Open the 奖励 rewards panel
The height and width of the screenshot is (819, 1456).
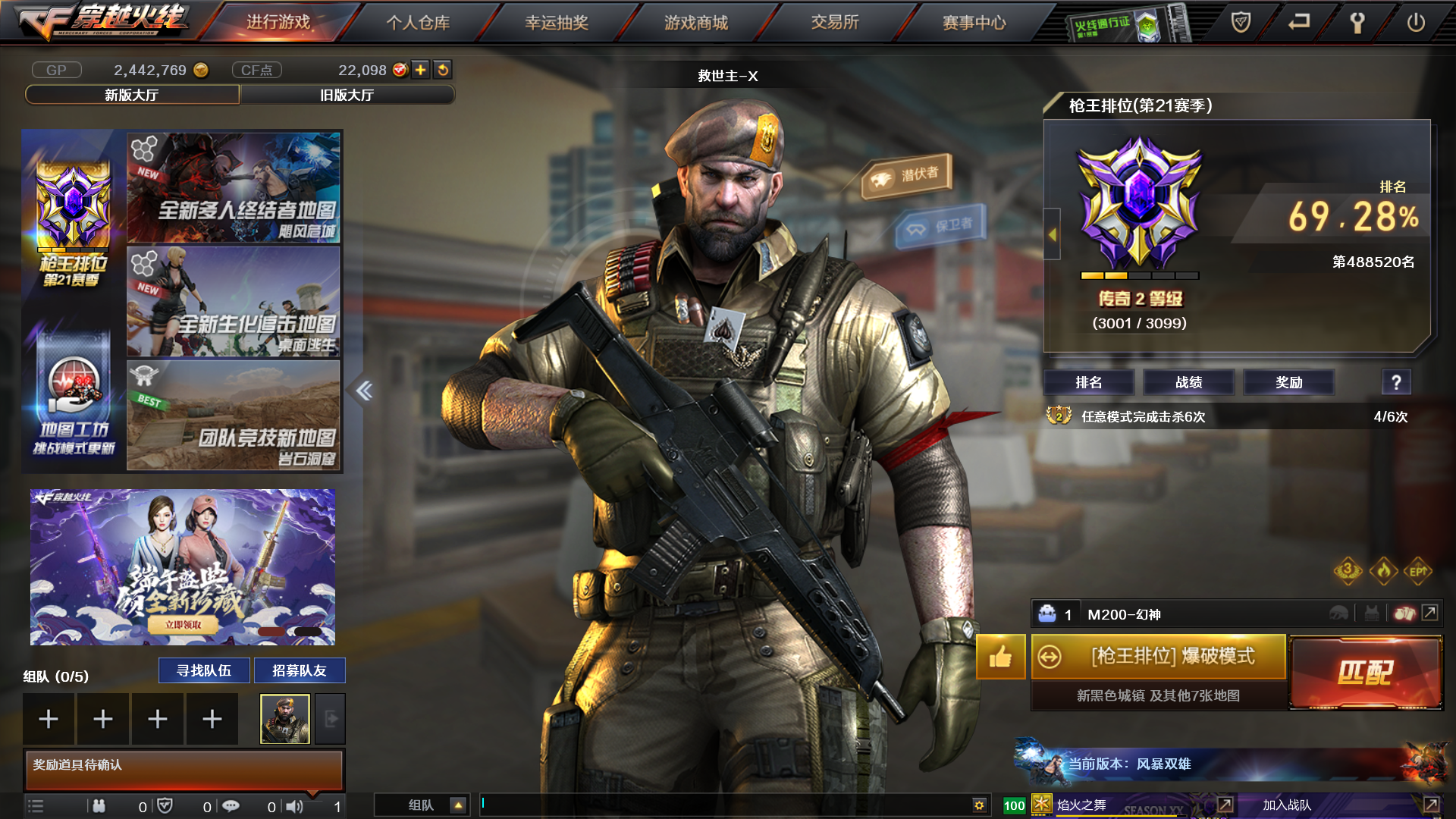(x=1289, y=382)
